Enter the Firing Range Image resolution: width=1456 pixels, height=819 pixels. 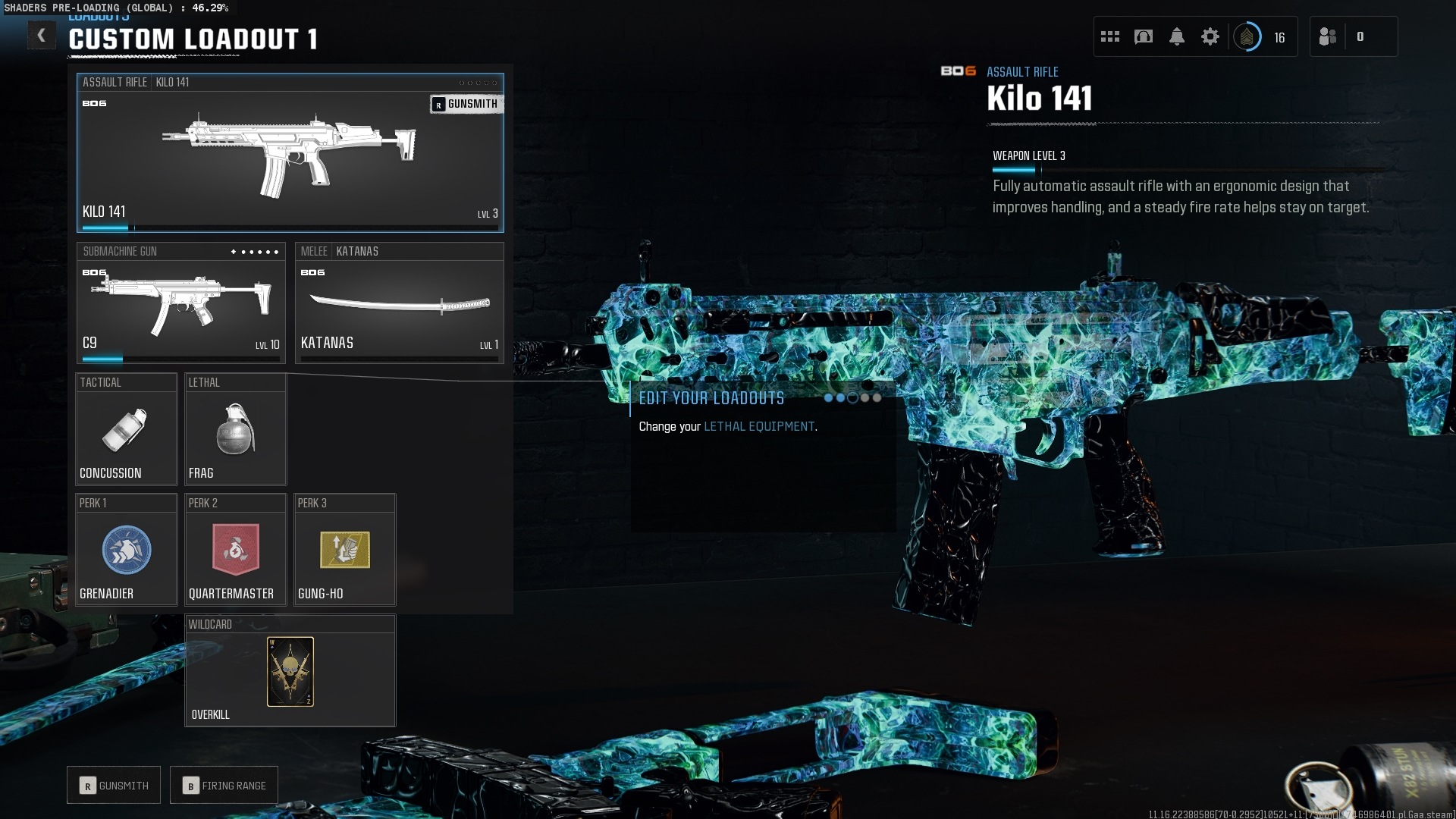click(224, 785)
